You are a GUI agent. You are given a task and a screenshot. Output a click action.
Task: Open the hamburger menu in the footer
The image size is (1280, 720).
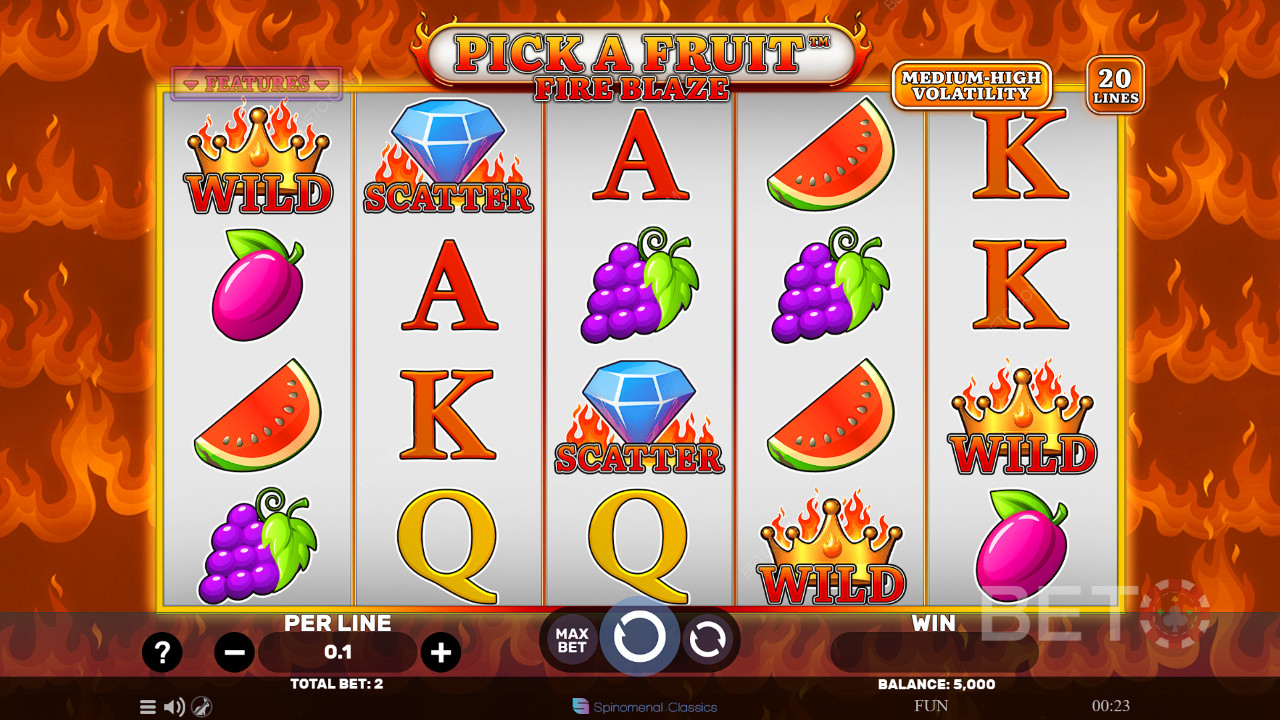coord(148,707)
